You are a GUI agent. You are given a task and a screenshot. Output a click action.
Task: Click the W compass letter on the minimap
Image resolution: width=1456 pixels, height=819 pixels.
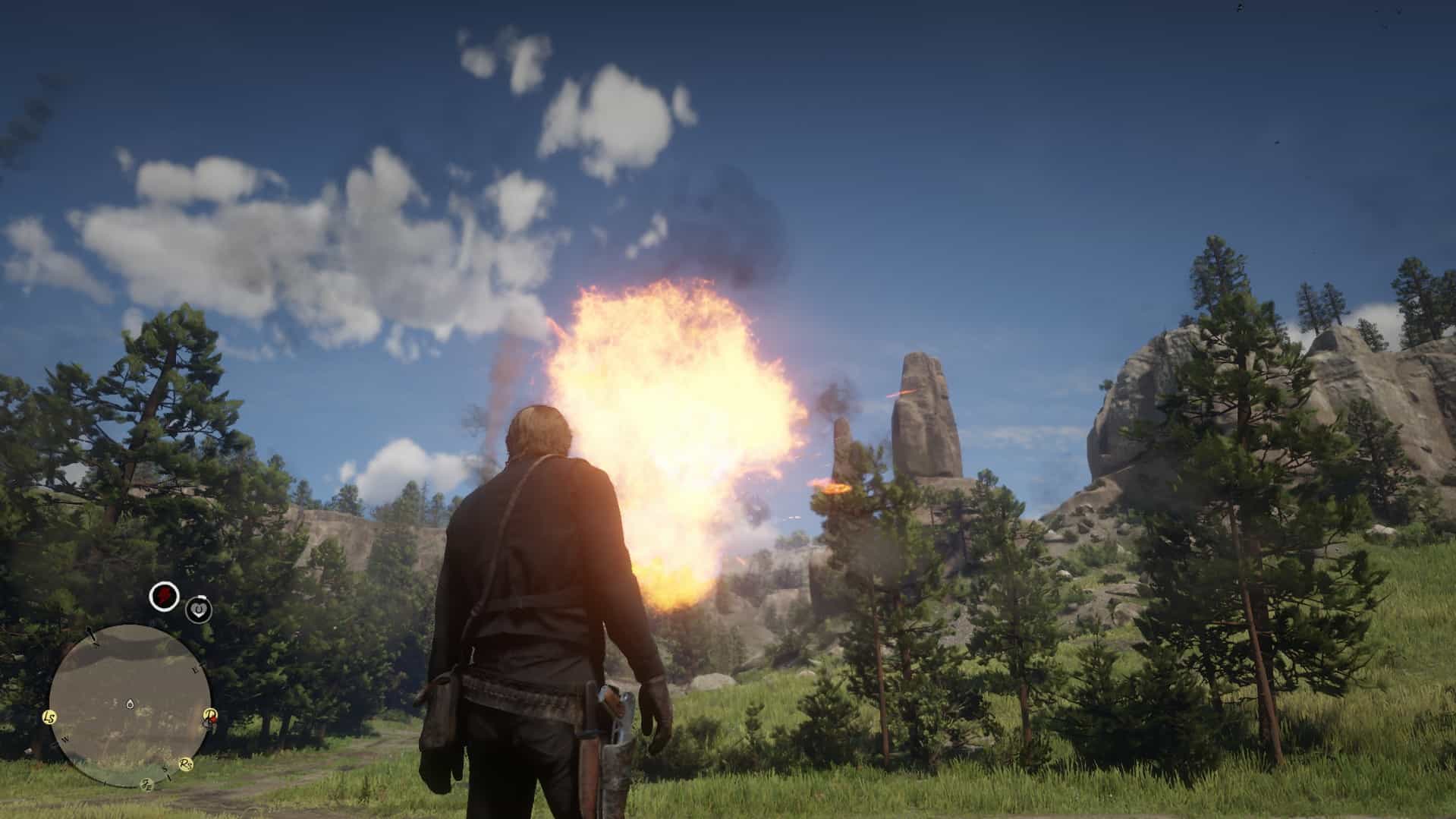pos(65,739)
